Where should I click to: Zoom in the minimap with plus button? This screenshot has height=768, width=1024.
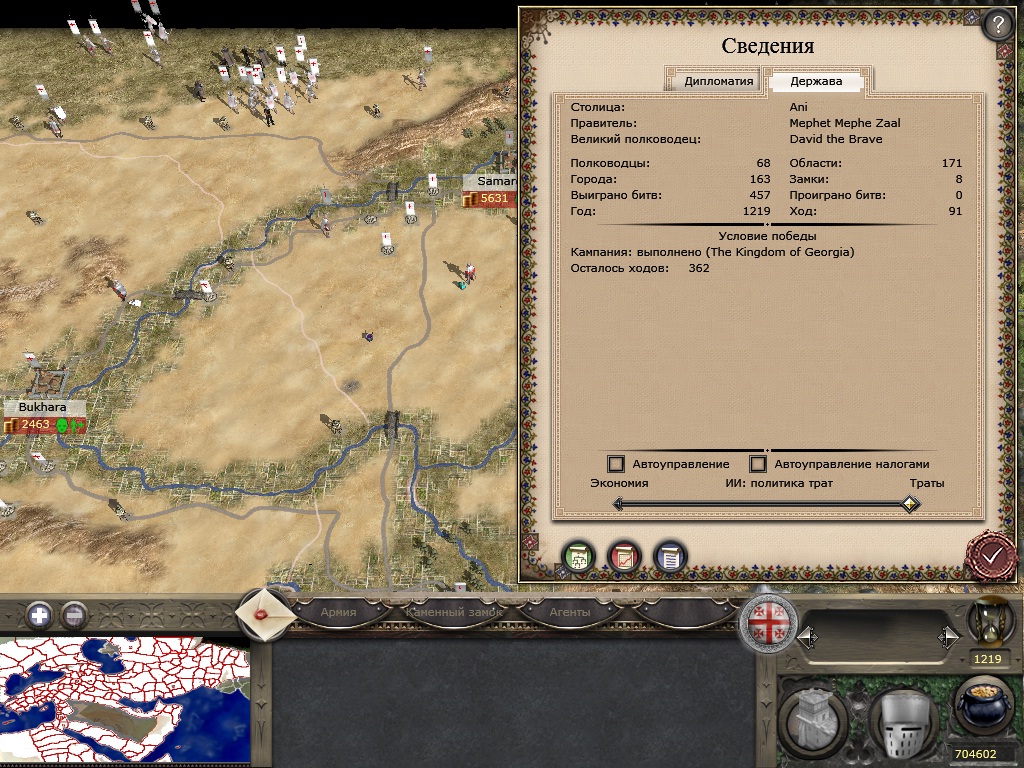coord(39,614)
